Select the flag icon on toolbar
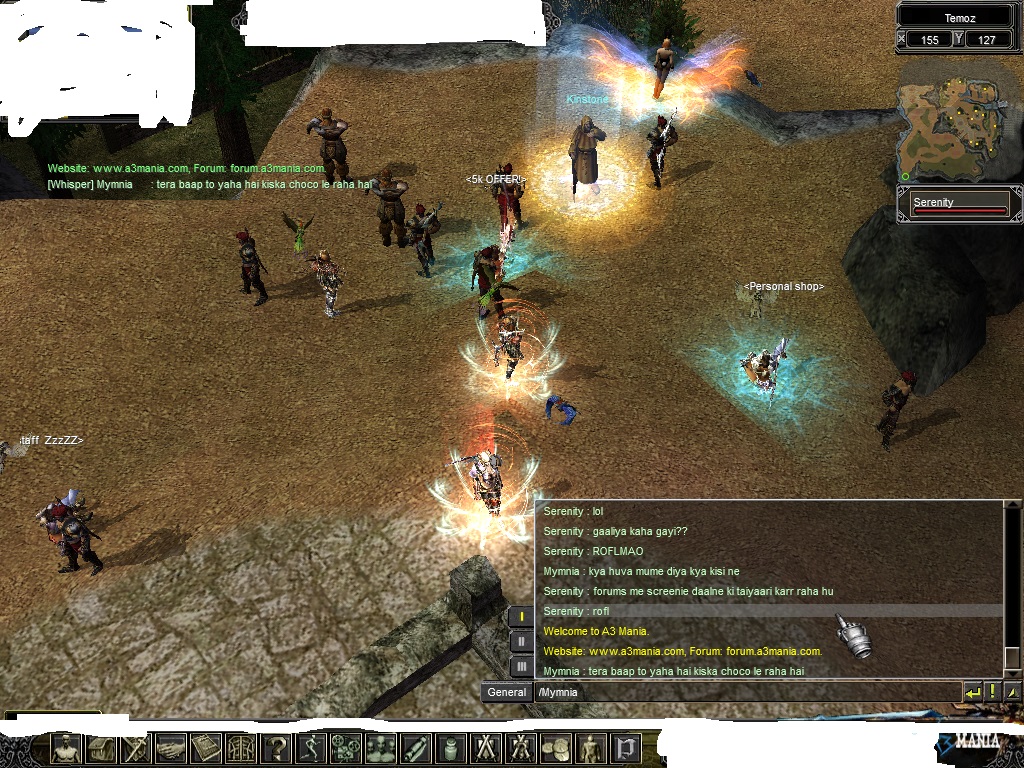This screenshot has width=1024, height=768. tap(626, 748)
